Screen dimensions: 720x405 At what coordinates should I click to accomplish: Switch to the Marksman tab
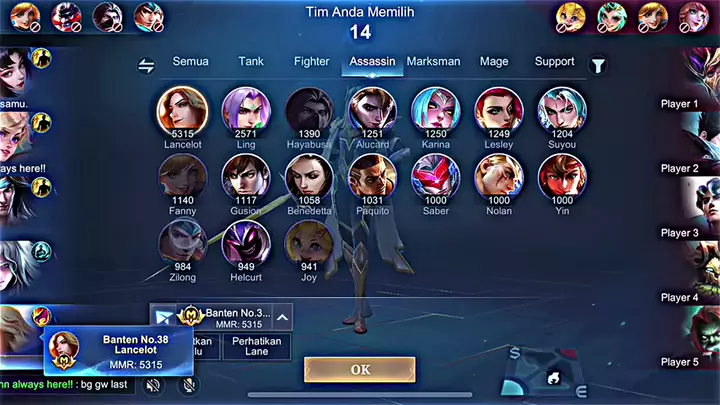pyautogui.click(x=433, y=61)
